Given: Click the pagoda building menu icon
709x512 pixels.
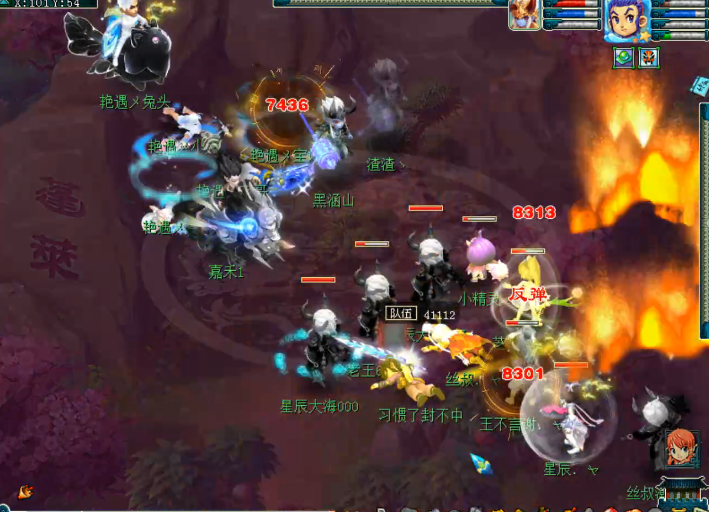Looking at the screenshot, I should [x=683, y=488].
